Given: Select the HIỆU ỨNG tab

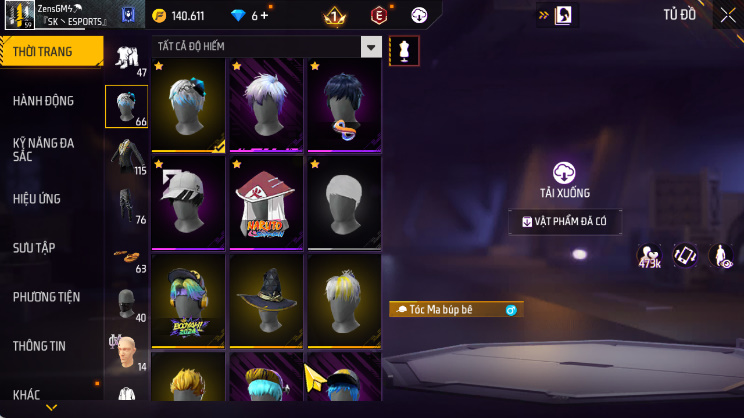Looking at the screenshot, I should (38, 199).
